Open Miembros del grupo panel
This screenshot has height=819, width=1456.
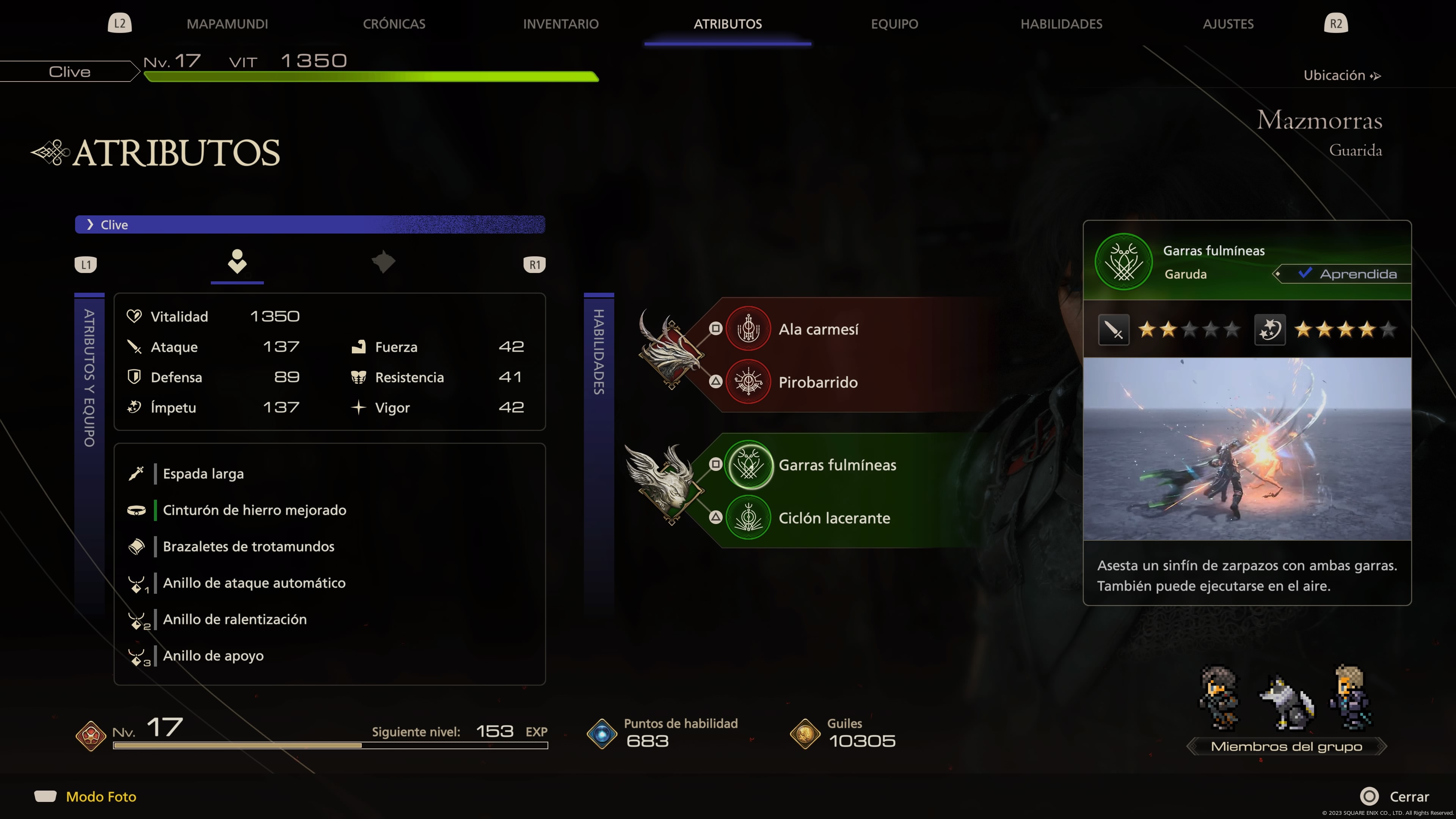point(1286,746)
